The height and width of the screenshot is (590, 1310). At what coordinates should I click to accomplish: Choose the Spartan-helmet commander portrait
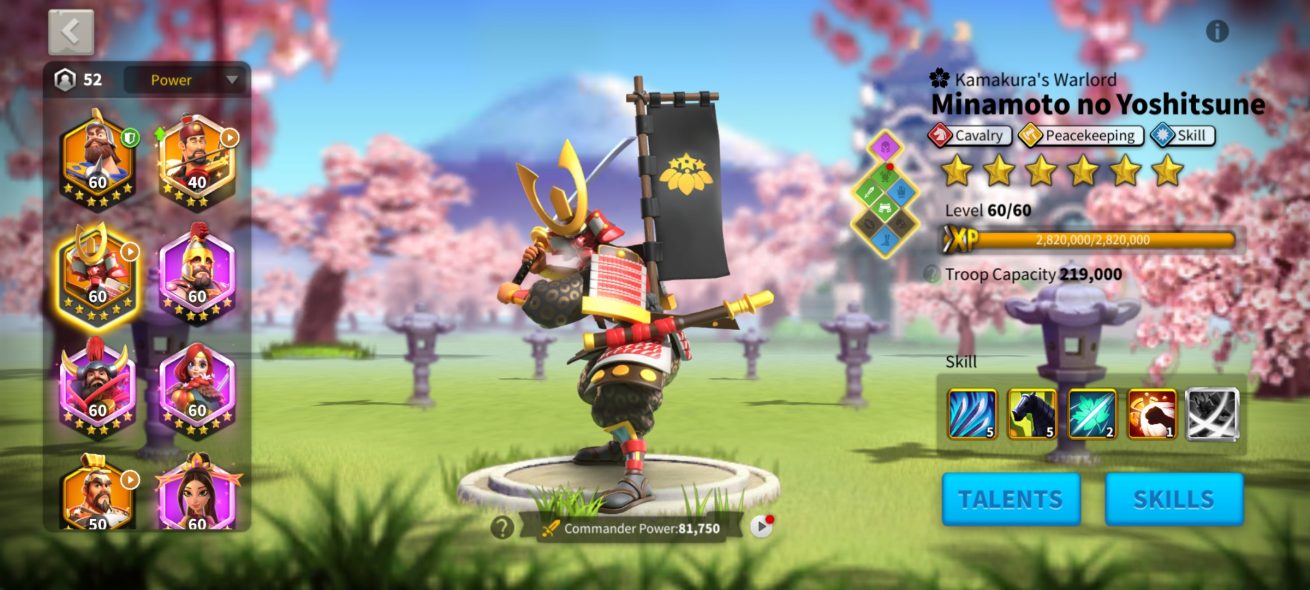197,272
